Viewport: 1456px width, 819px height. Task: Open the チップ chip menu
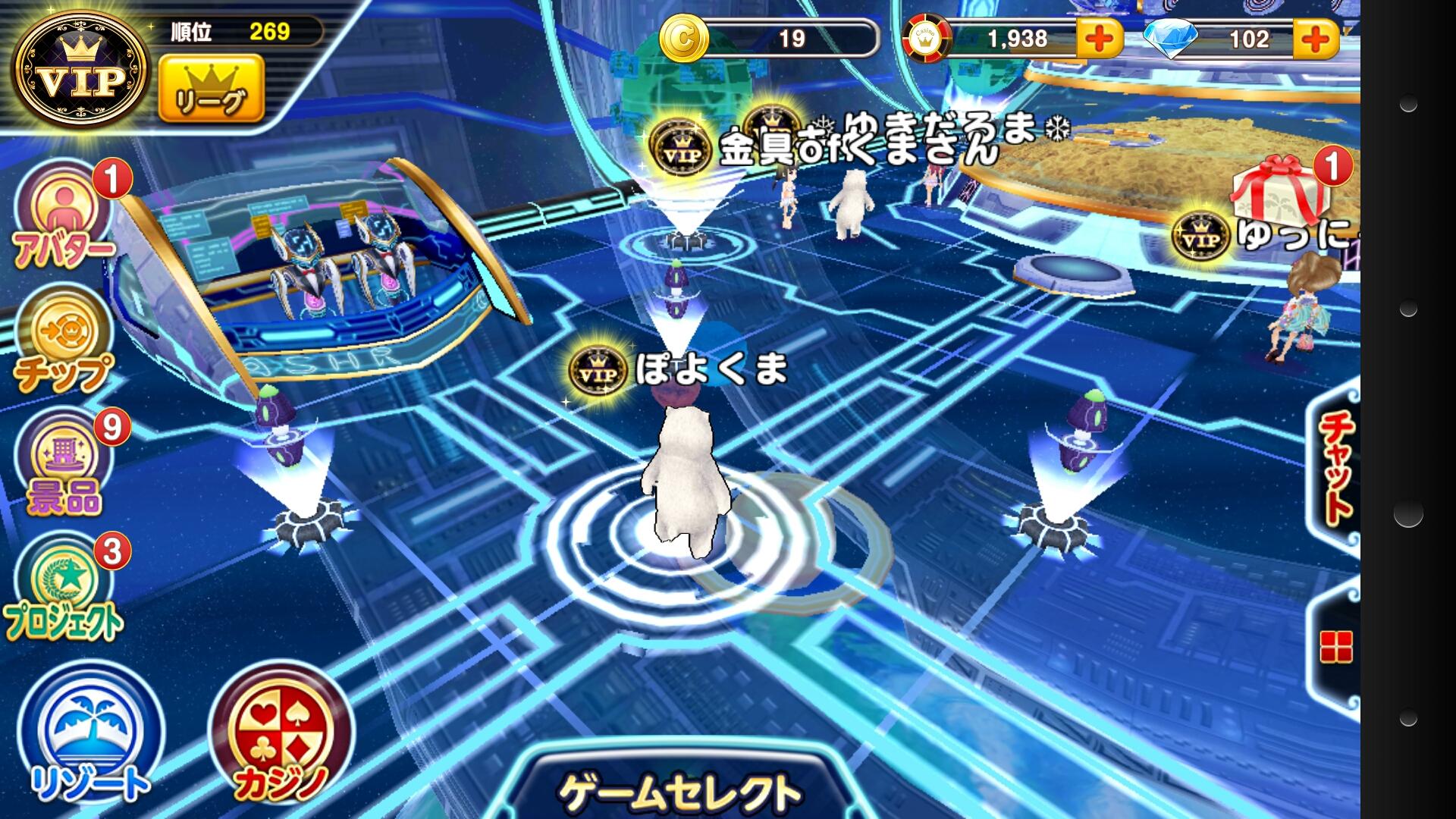pos(64,341)
